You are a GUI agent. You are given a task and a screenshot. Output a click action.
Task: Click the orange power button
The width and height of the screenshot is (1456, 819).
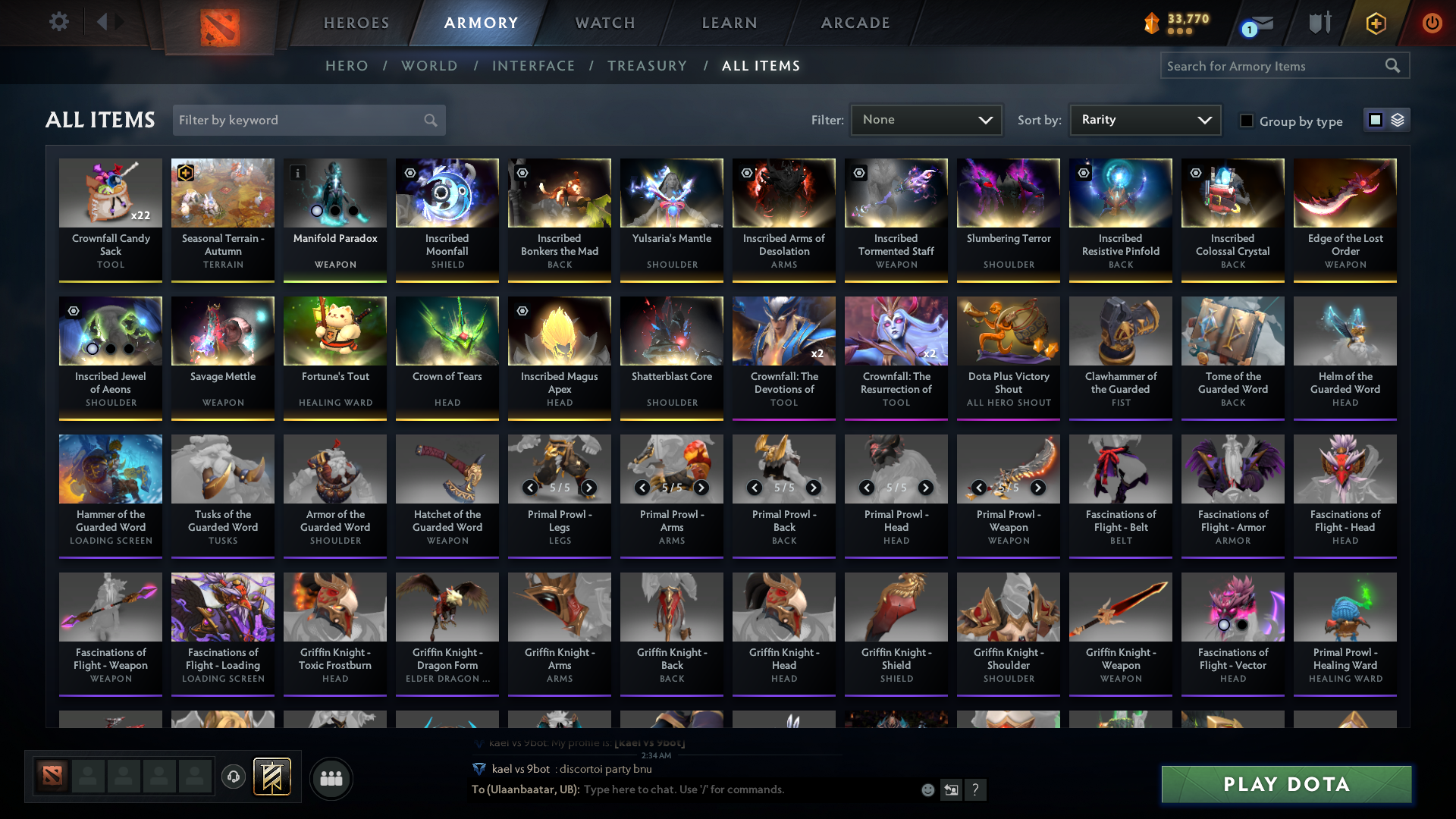pyautogui.click(x=1432, y=24)
